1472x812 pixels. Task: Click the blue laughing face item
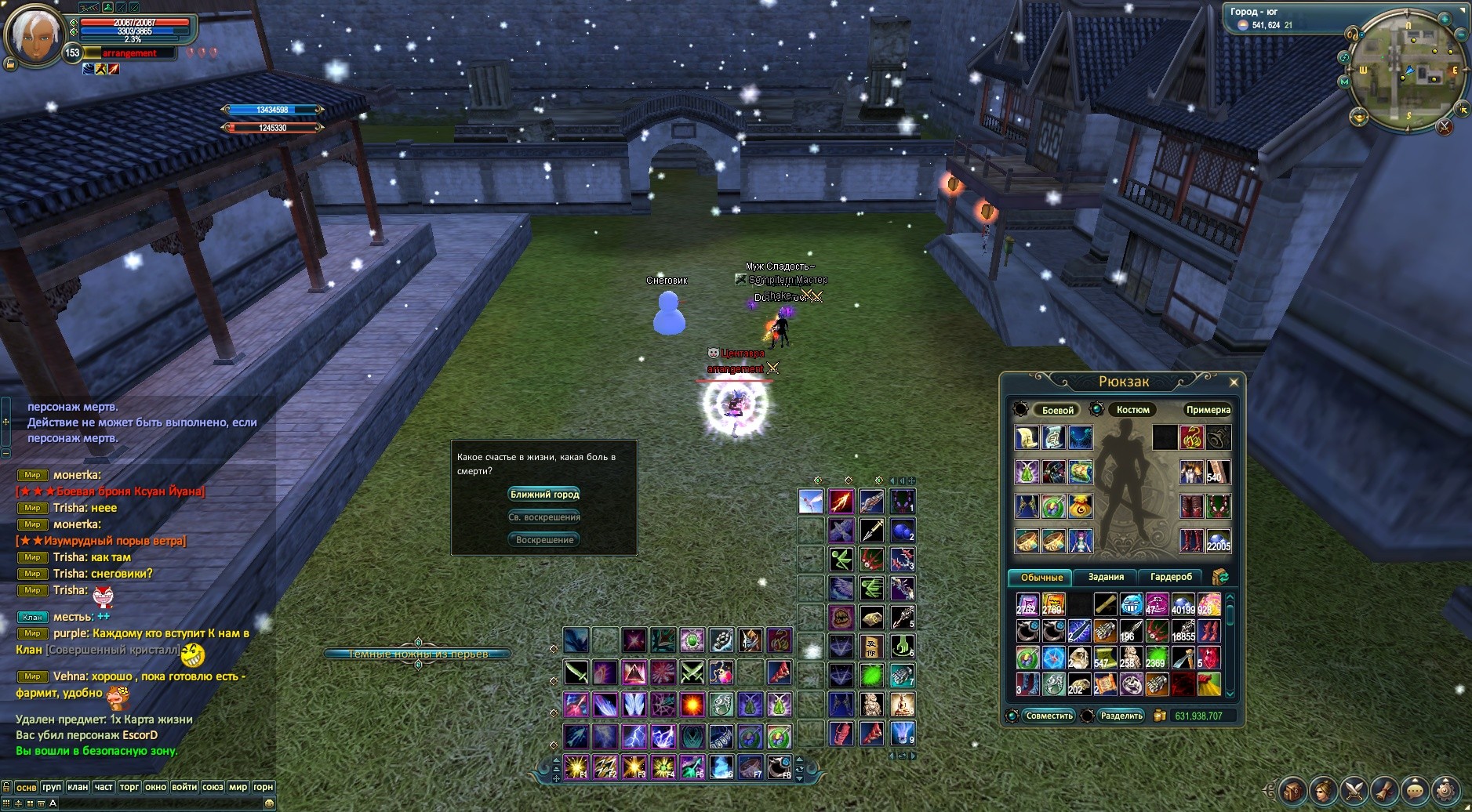1132,604
